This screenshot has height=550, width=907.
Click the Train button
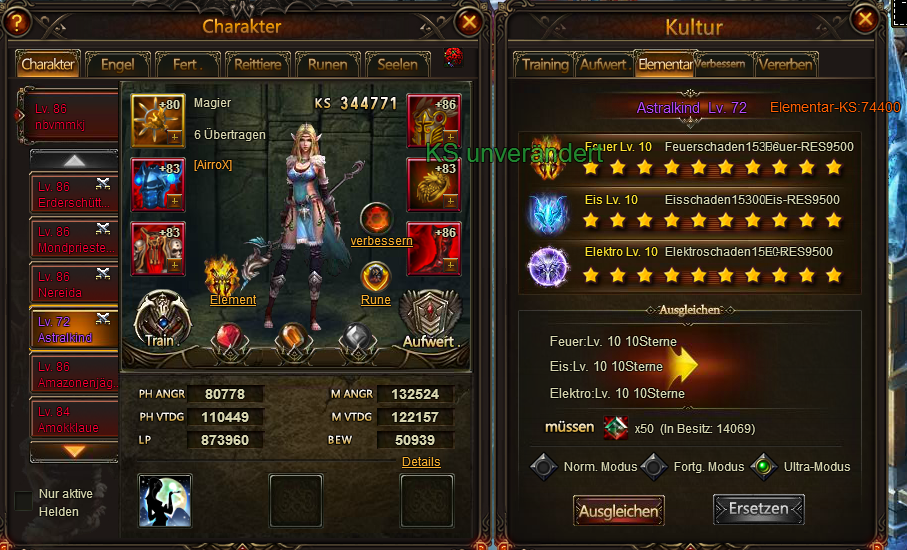coord(160,320)
